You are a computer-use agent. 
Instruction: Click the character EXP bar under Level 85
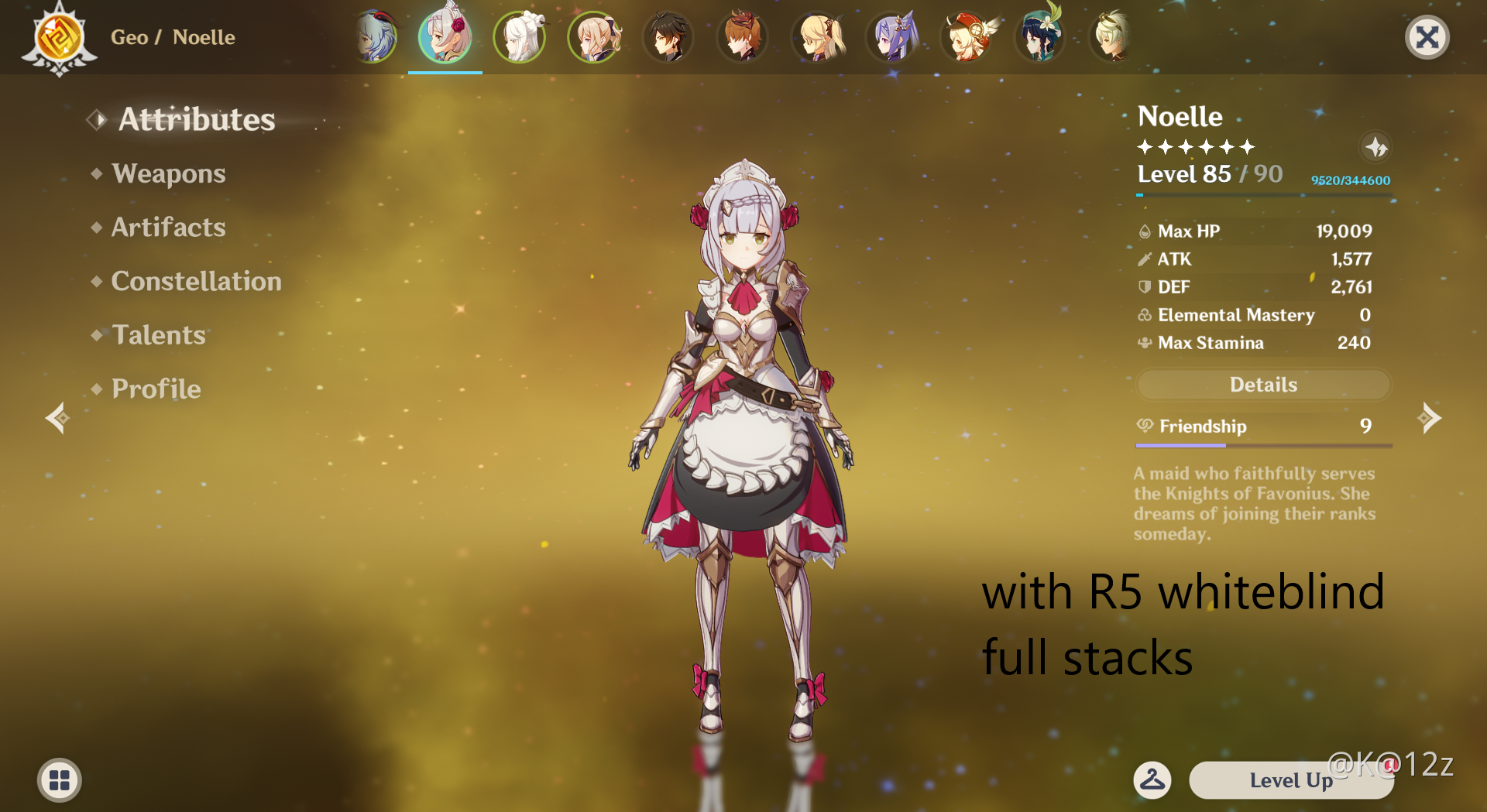pyautogui.click(x=1262, y=195)
